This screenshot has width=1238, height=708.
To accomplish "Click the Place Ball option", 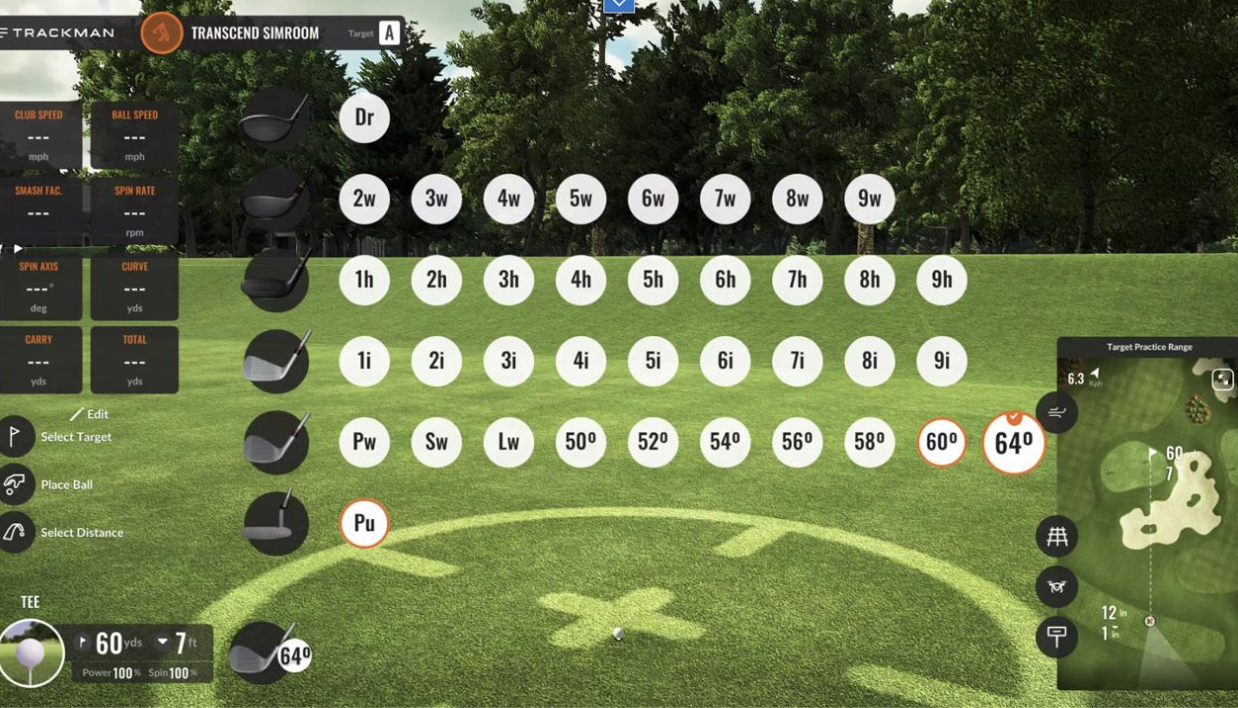I will click(x=60, y=485).
